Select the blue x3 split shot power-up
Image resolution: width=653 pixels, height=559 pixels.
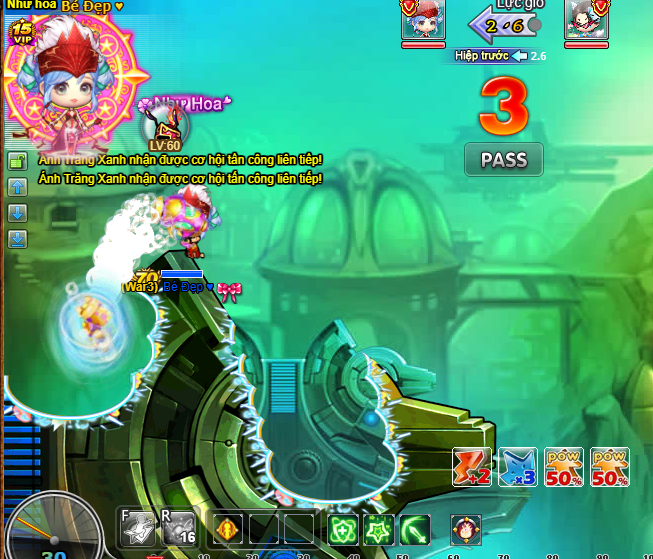coord(518,467)
